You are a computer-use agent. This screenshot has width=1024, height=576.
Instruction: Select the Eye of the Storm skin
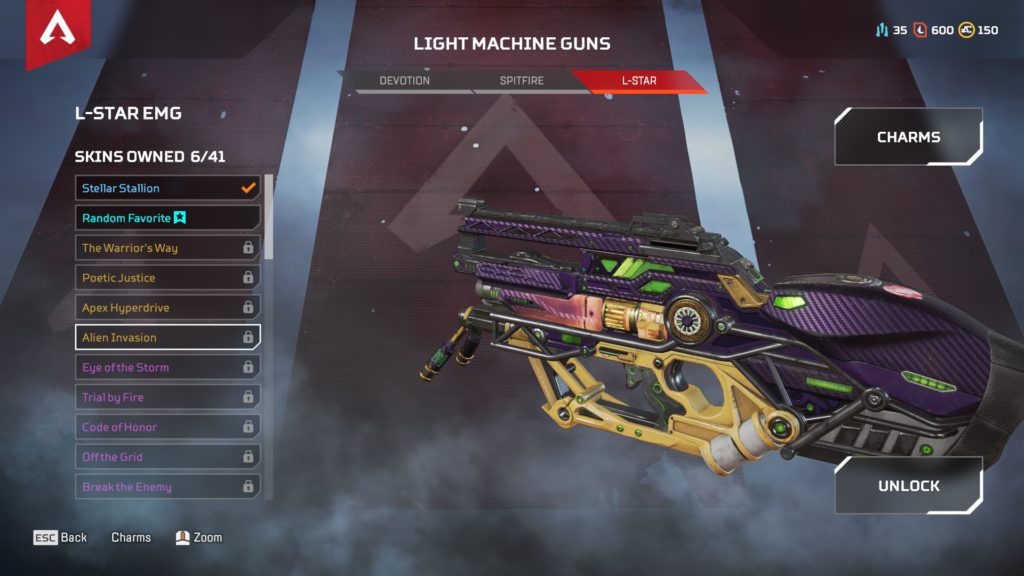[x=167, y=367]
